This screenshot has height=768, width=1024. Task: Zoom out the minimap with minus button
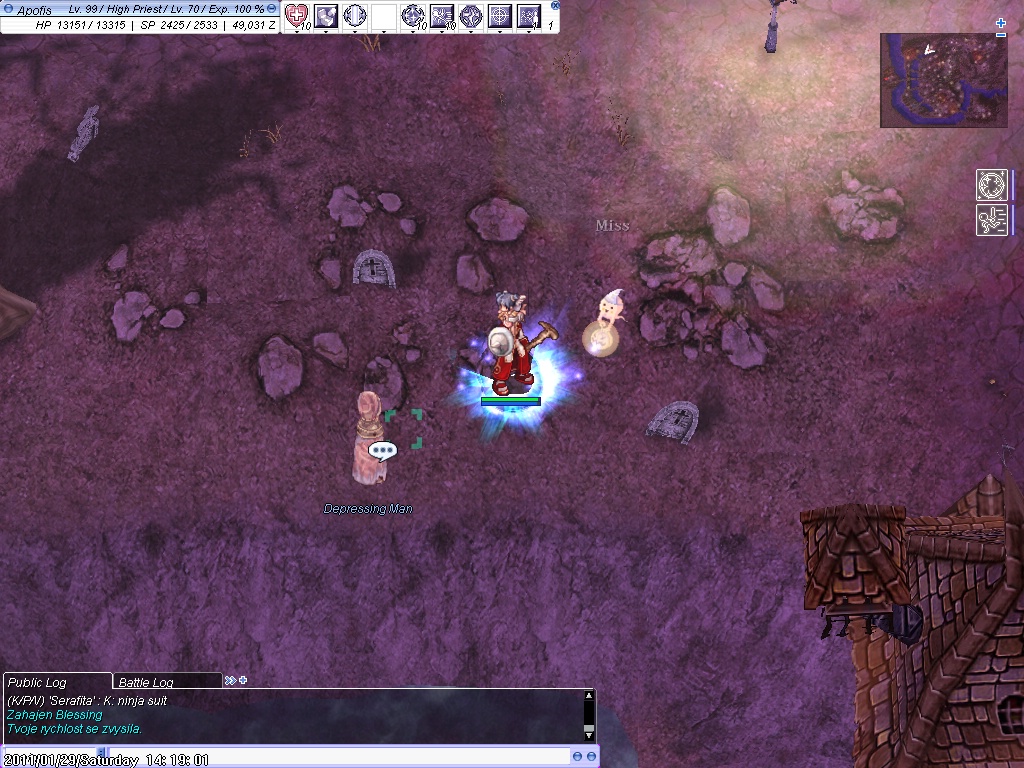click(1001, 35)
